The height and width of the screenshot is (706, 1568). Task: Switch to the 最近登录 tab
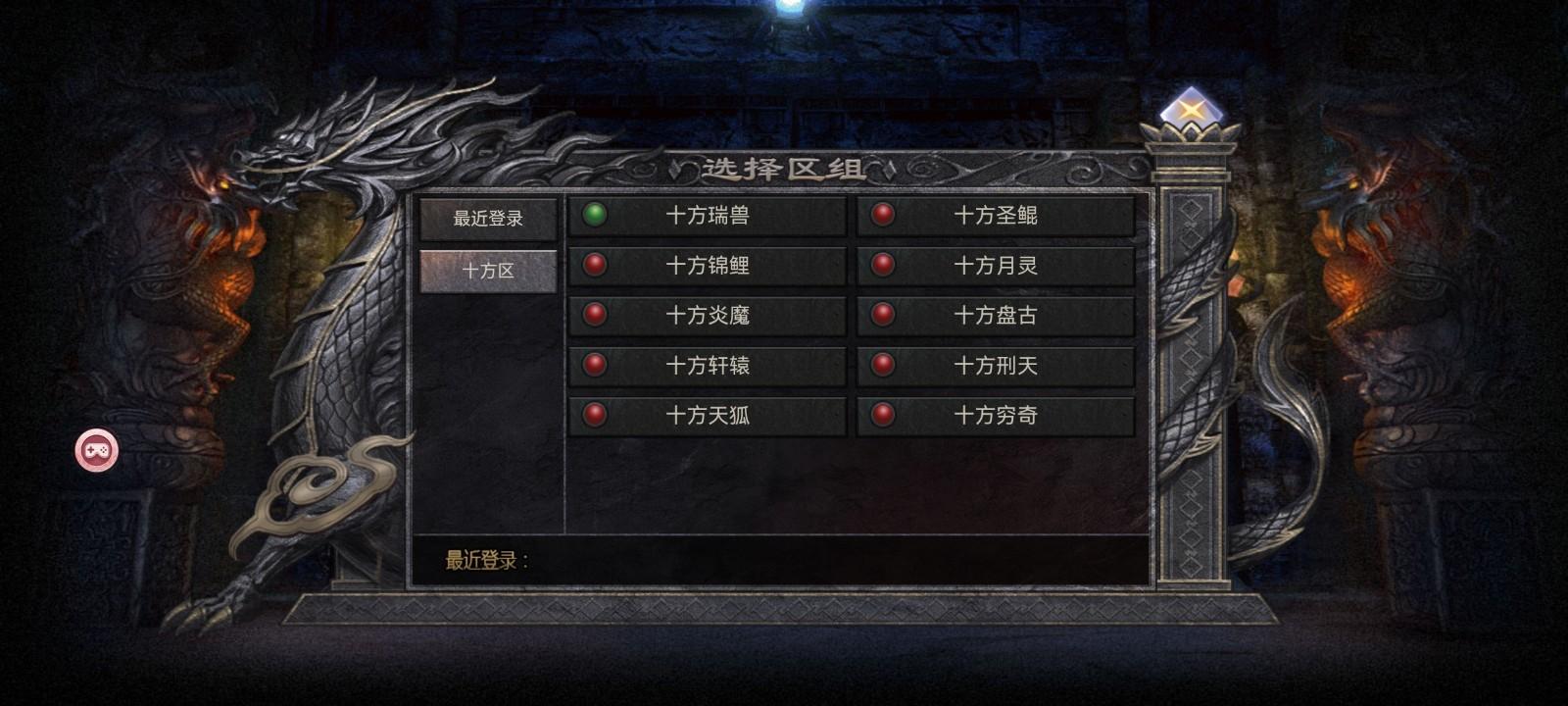[488, 218]
